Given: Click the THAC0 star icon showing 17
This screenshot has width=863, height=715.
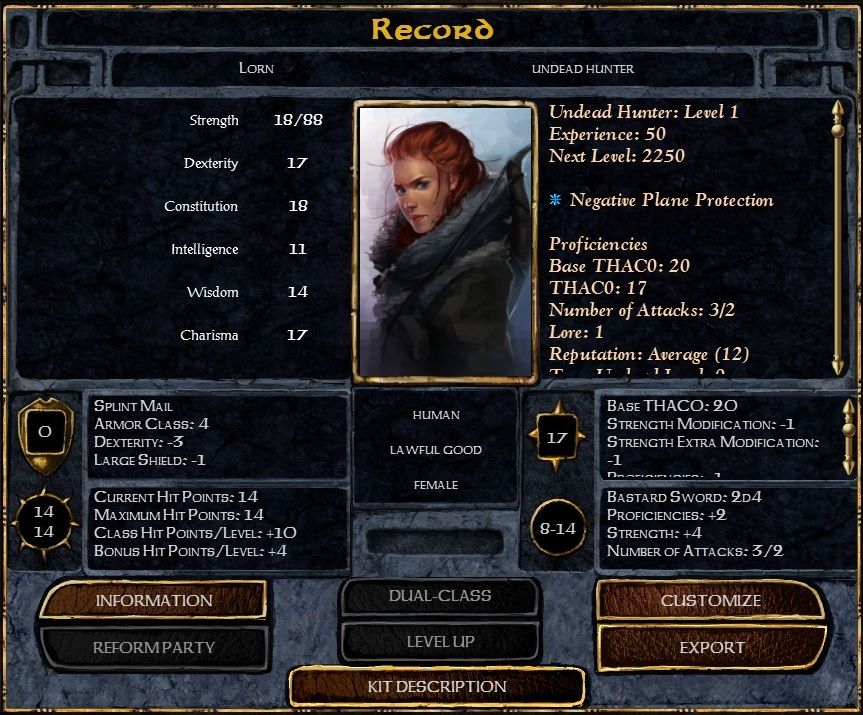Looking at the screenshot, I should [x=558, y=436].
